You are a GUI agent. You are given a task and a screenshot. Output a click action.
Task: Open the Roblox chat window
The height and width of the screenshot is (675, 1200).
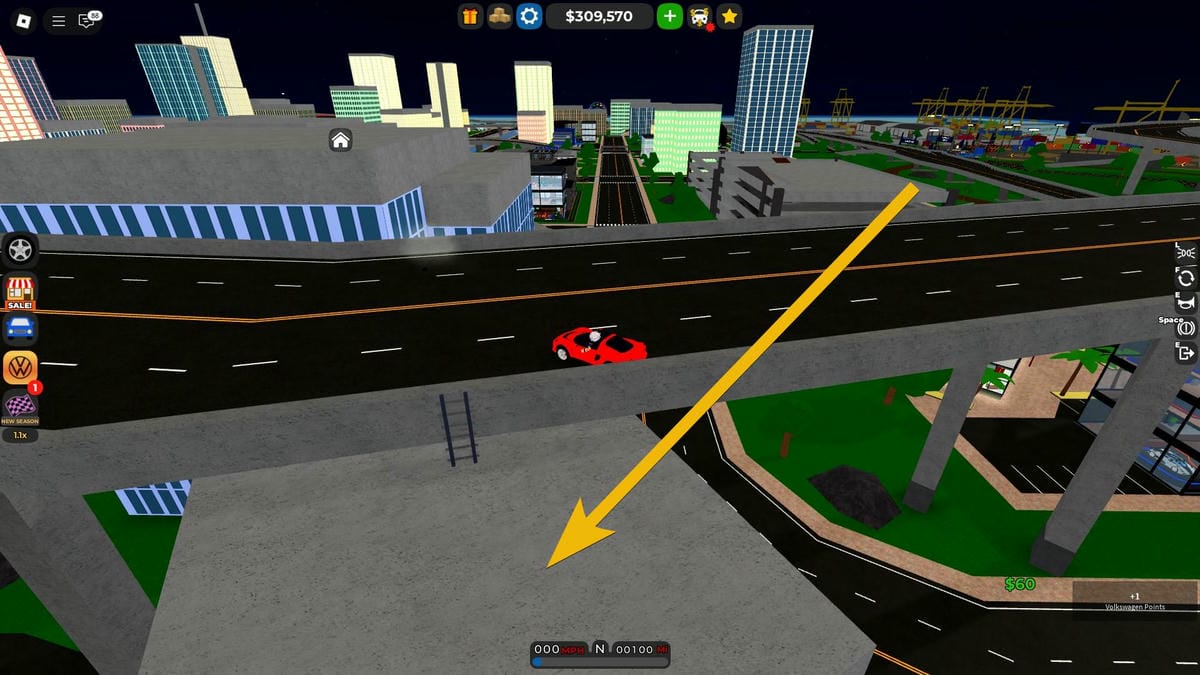88,21
